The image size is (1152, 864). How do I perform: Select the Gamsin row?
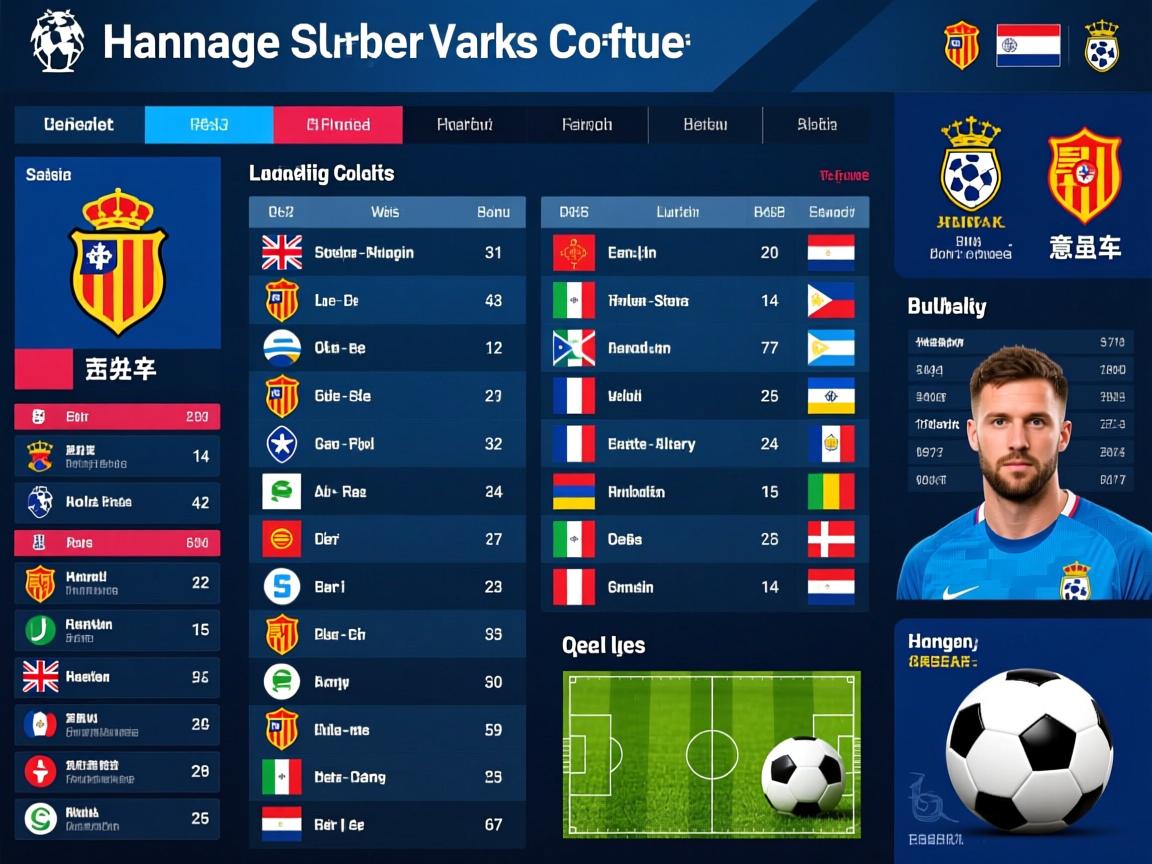point(704,587)
